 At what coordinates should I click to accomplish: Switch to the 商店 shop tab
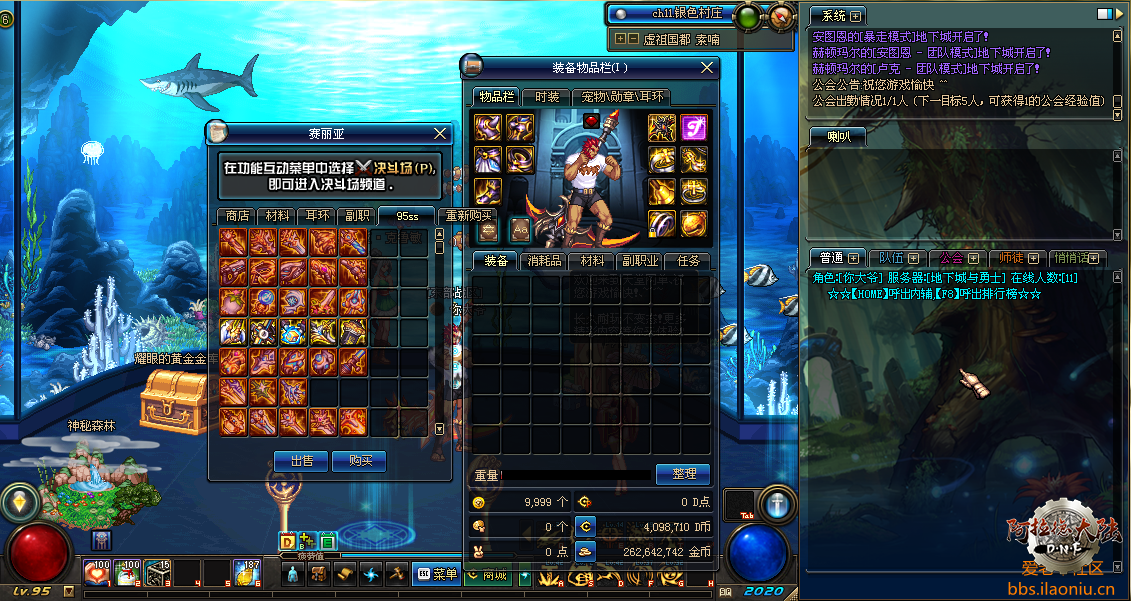[237, 215]
